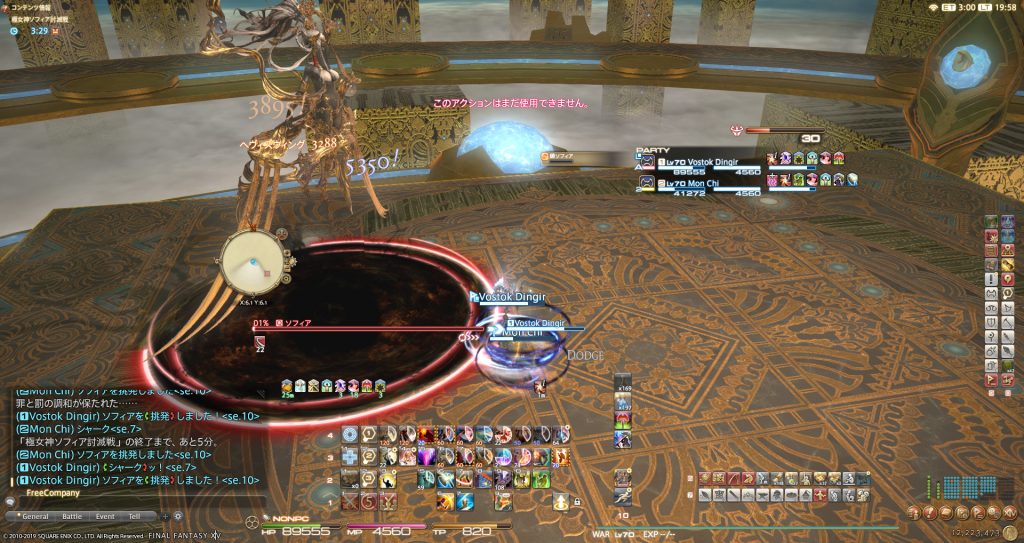Click the circular minimap
Screen dimensions: 1024x543
click(253, 264)
